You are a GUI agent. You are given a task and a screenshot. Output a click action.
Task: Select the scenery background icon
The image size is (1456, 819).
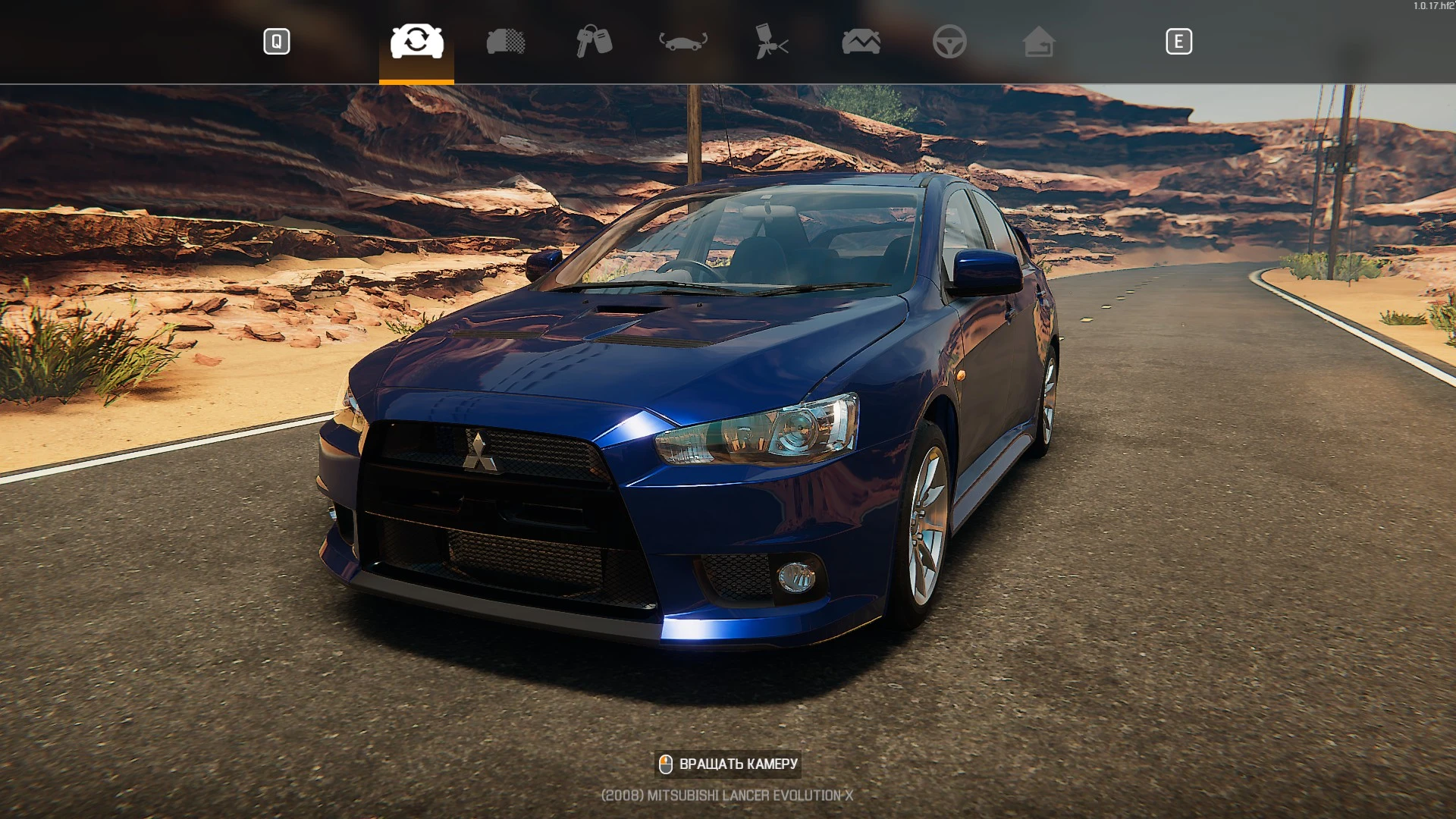click(861, 42)
